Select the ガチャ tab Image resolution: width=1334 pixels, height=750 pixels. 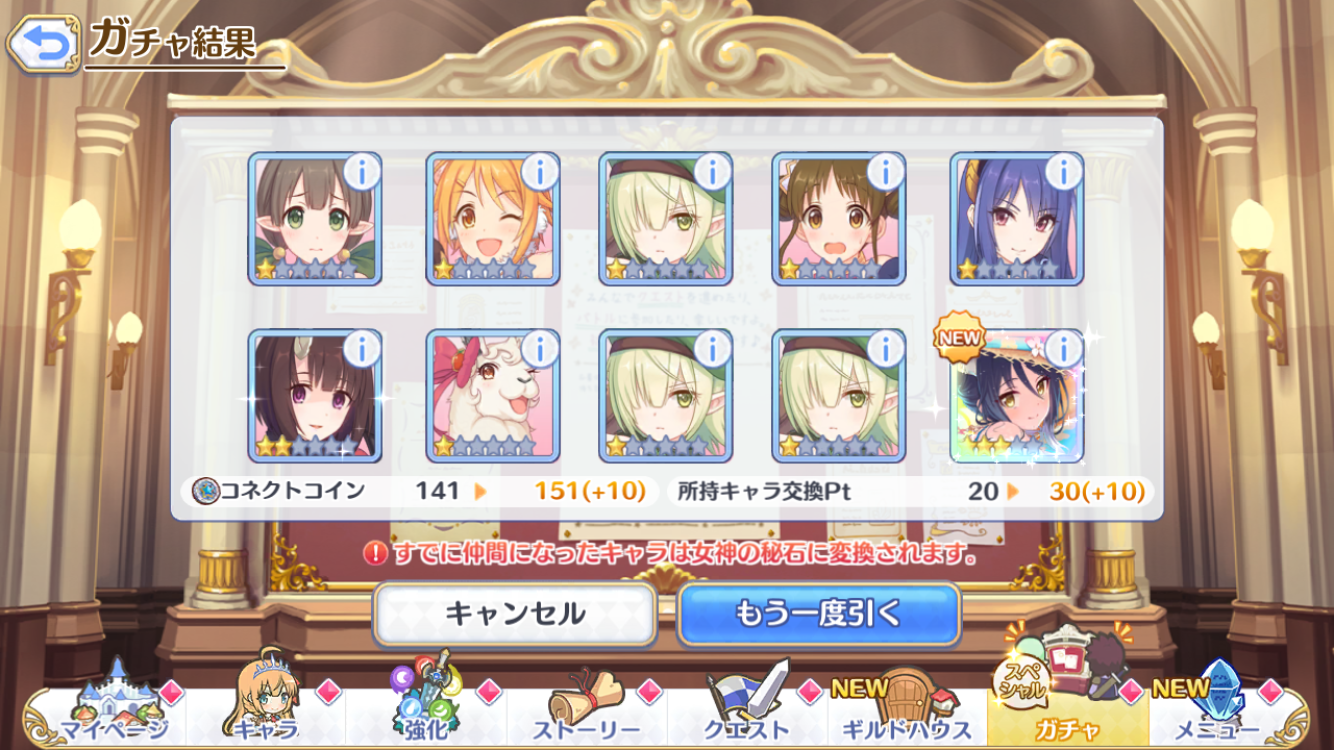click(1068, 712)
